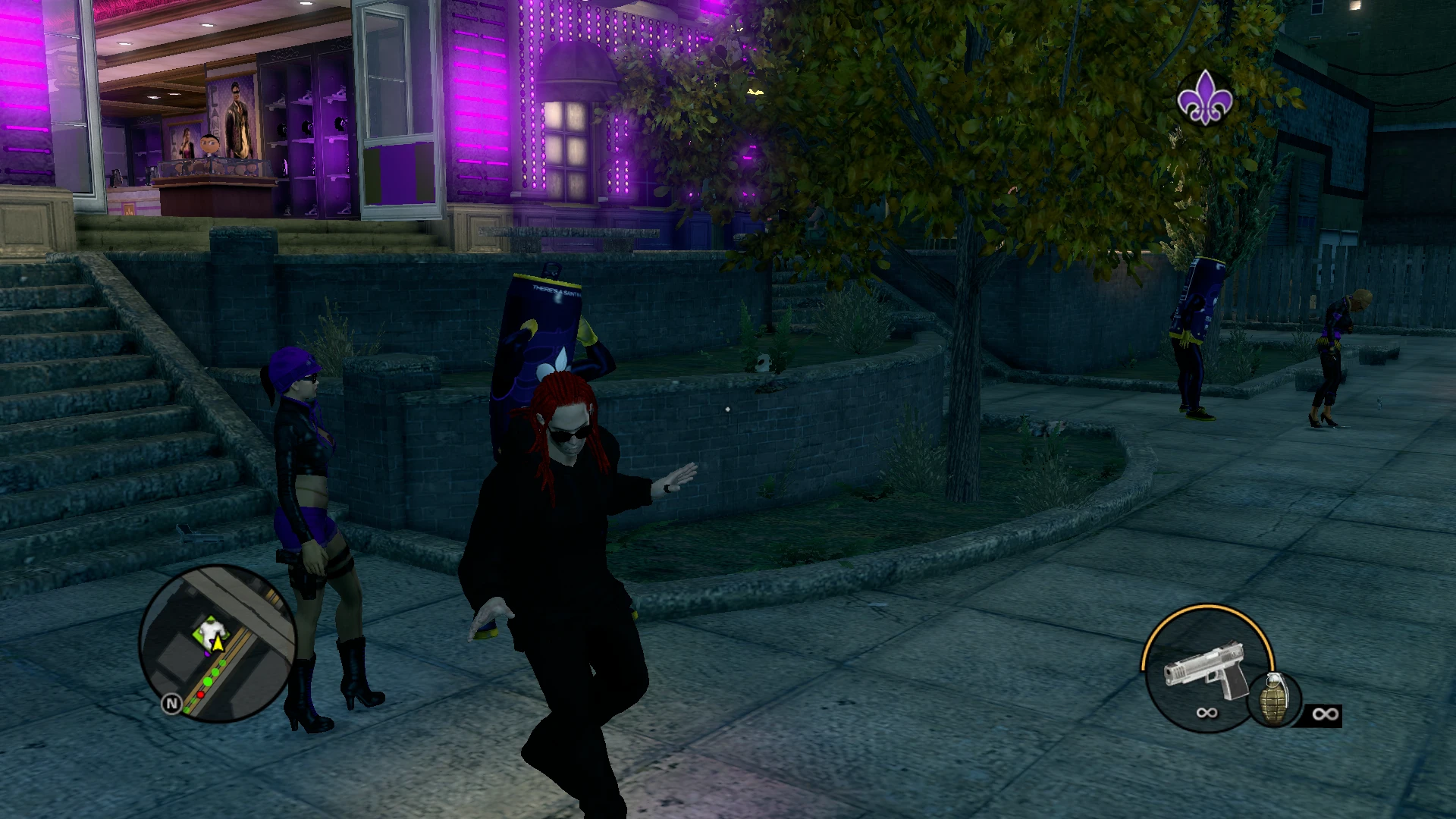This screenshot has width=1456, height=819.
Task: Click the N compass marker on minimap
Action: coord(172,704)
